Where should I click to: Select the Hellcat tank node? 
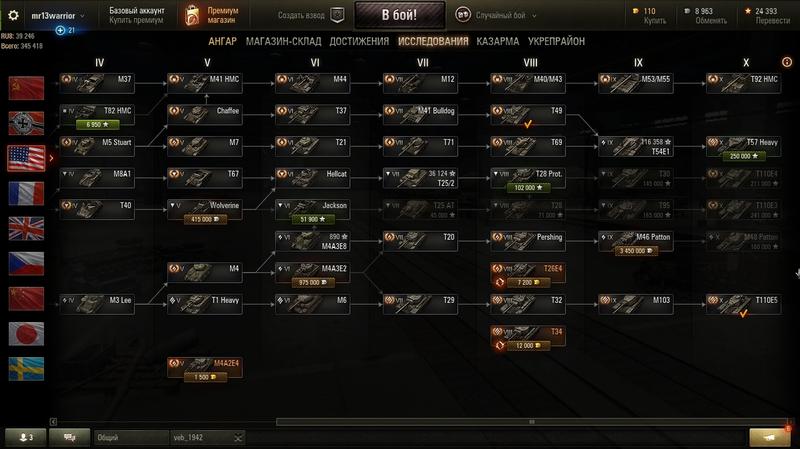[x=311, y=174]
